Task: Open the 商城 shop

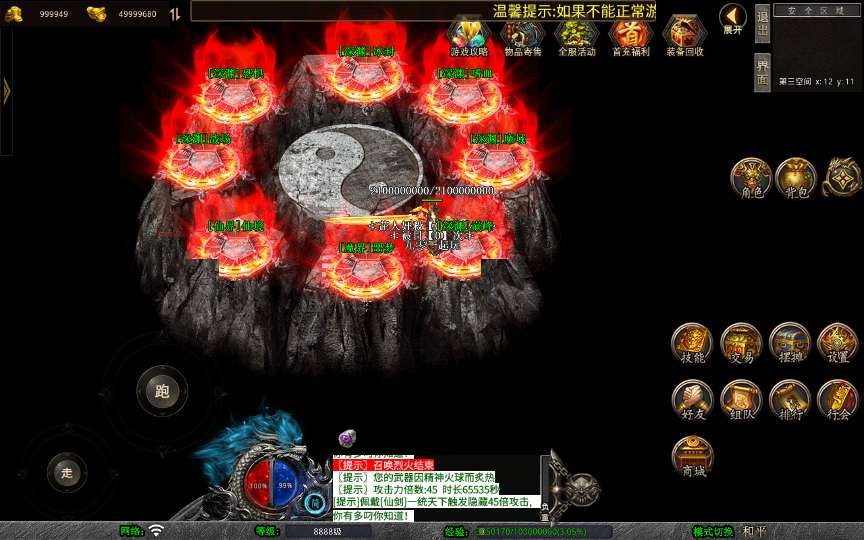Action: point(692,457)
